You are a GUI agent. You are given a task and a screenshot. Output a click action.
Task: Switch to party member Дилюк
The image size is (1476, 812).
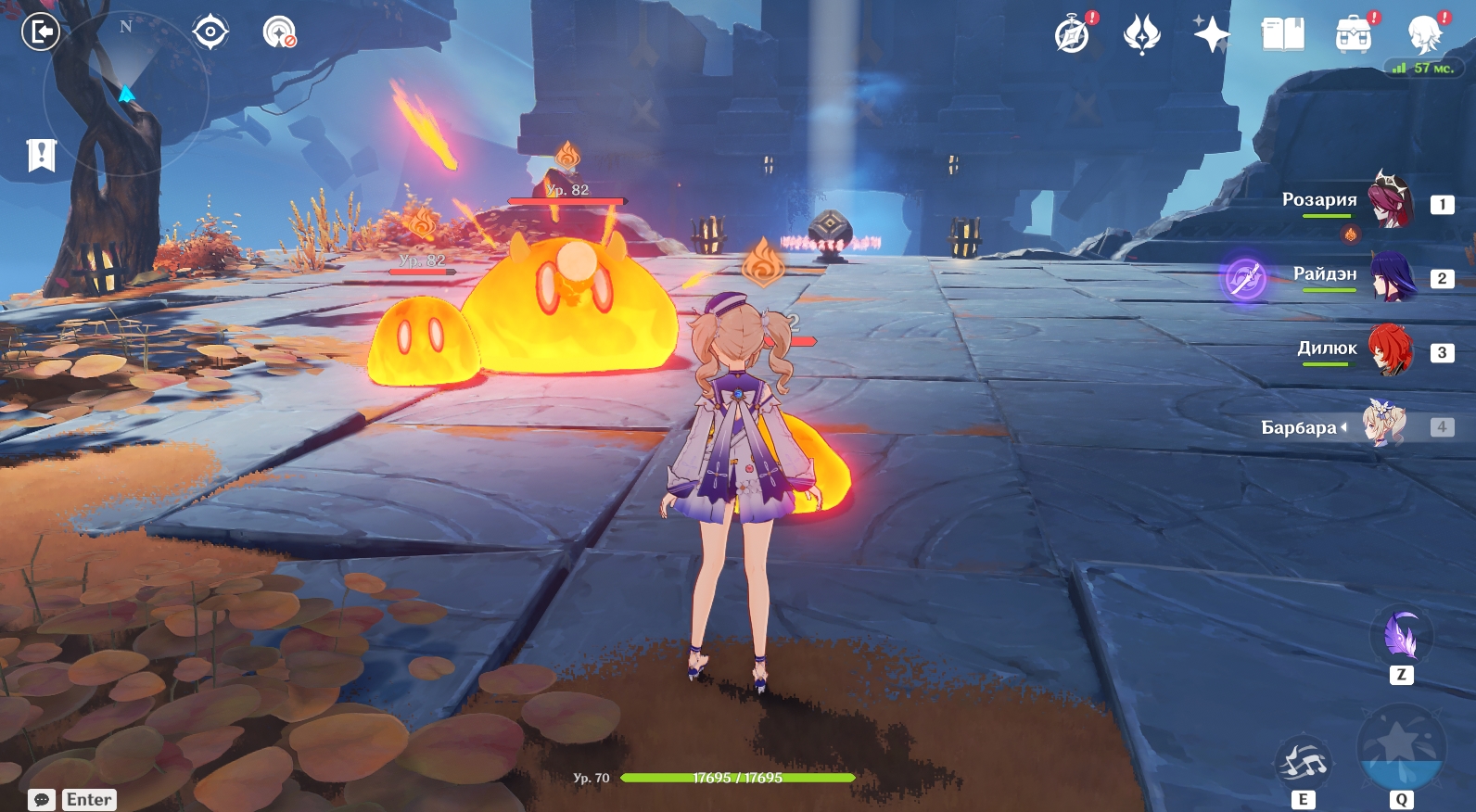coord(1391,350)
